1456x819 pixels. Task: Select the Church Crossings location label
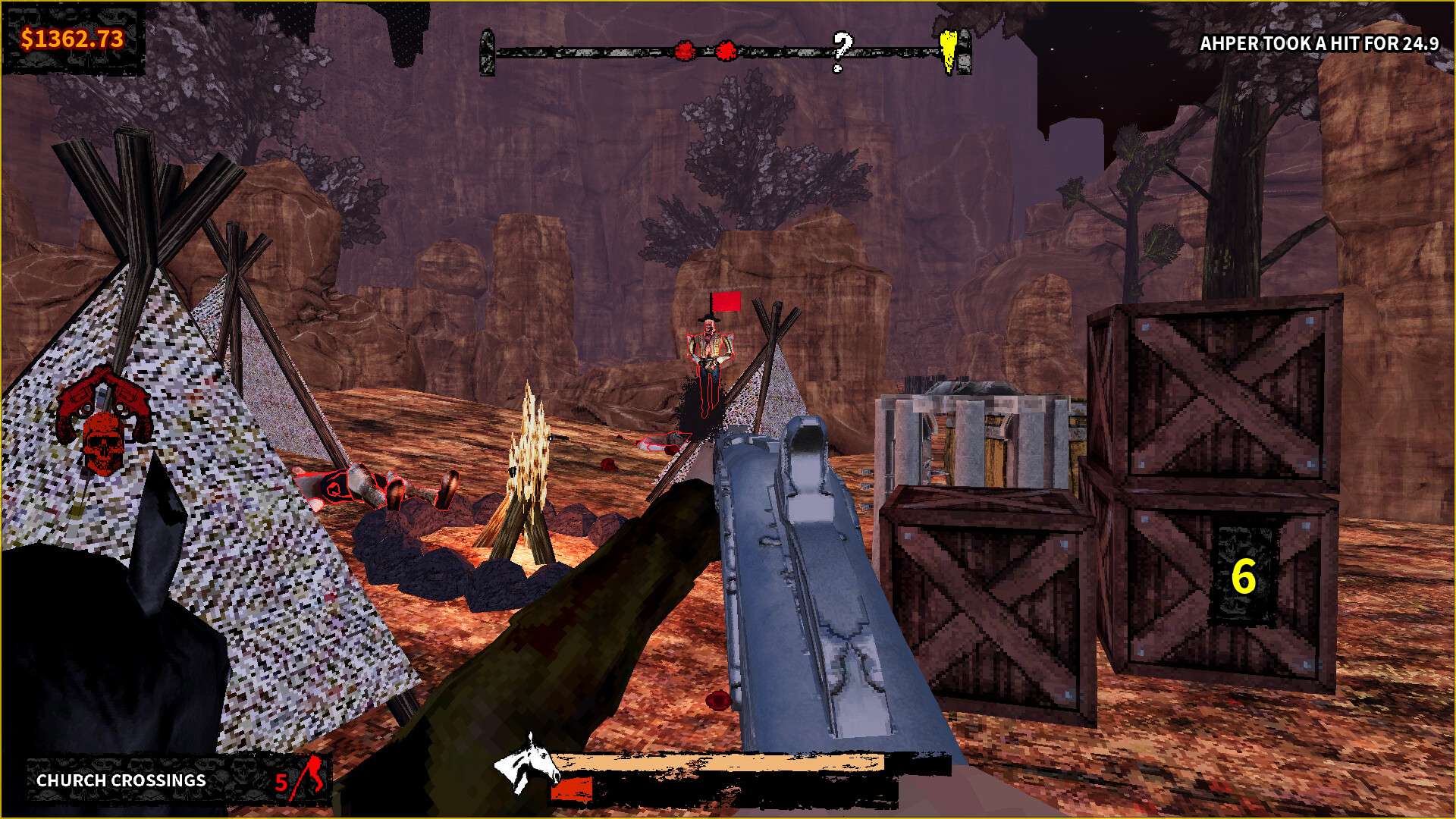coord(121,780)
